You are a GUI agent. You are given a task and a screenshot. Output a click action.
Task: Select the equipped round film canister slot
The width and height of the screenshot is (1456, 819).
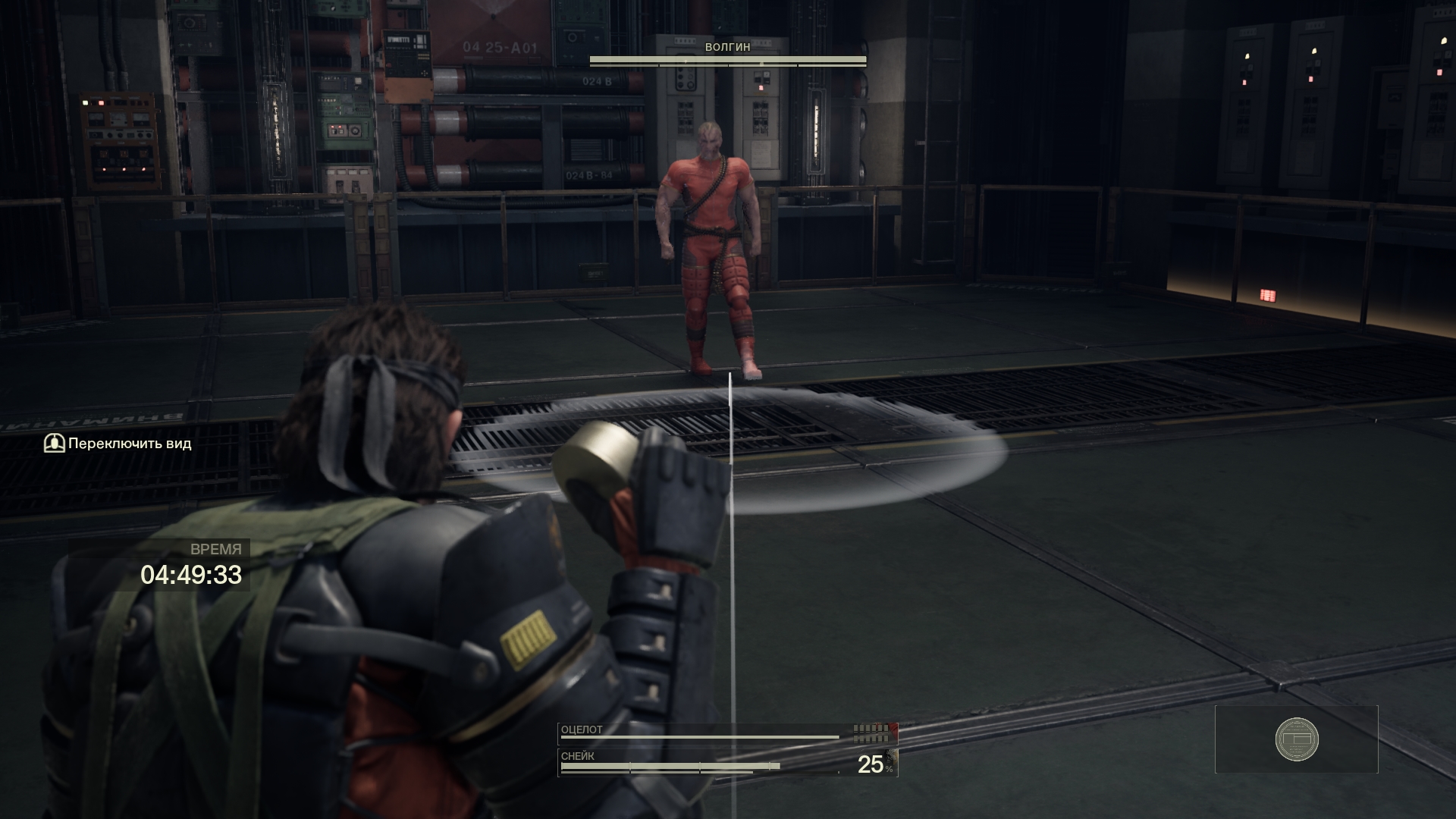[1296, 739]
